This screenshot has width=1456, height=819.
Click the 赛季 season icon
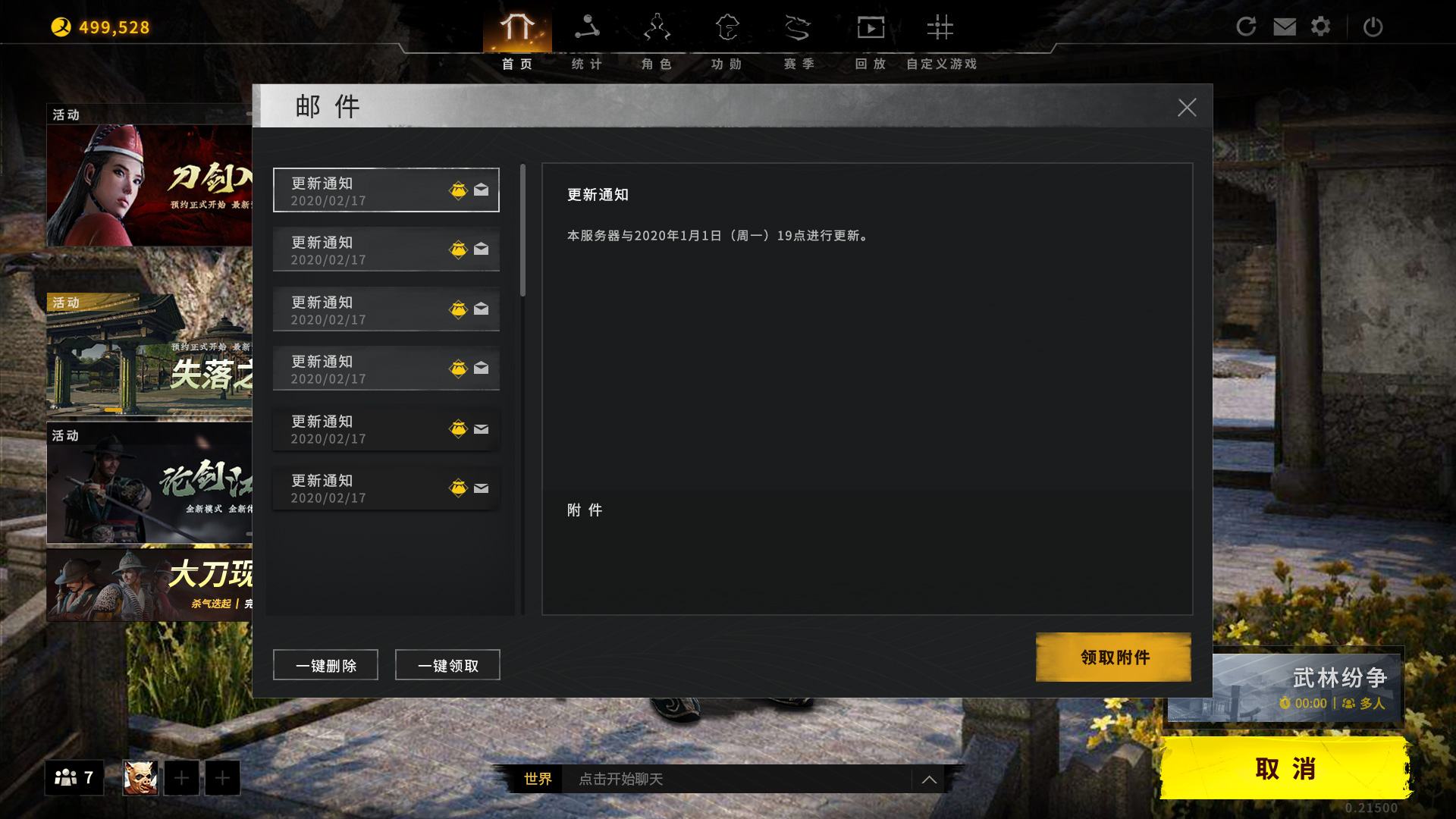click(798, 27)
